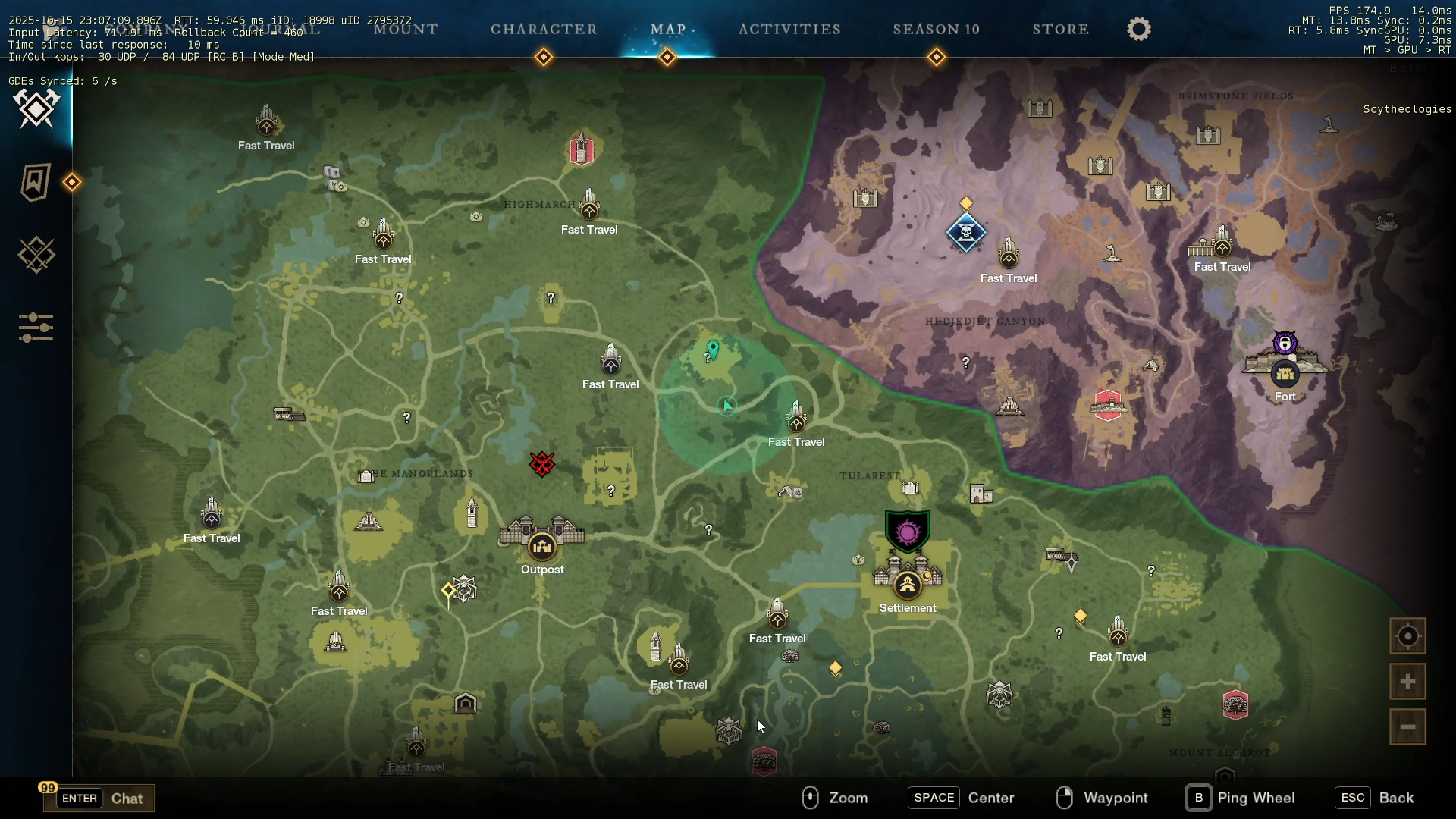1456x819 pixels.
Task: Go to the Season 10 tab
Action: [x=936, y=30]
